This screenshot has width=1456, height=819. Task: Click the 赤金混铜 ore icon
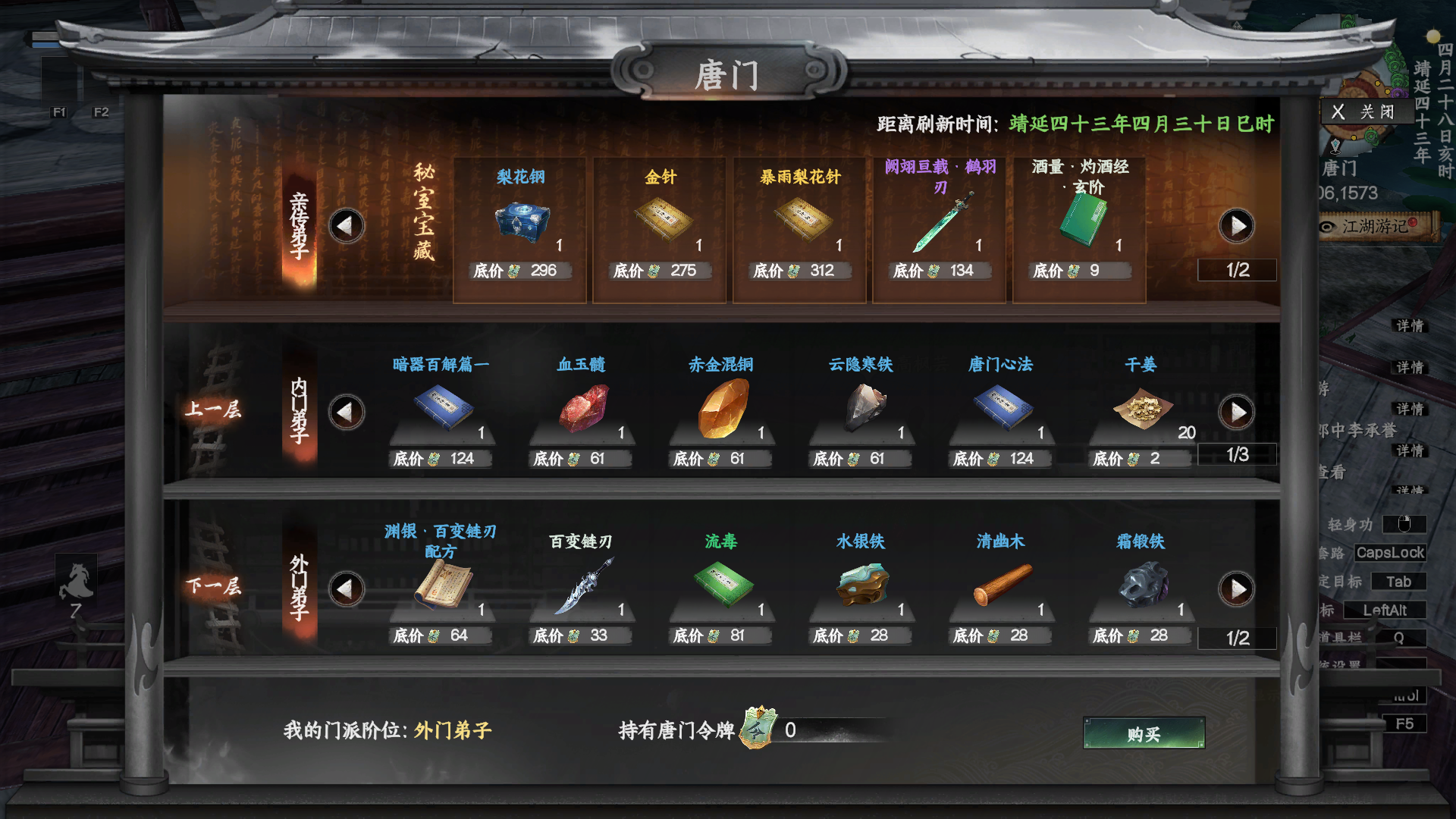point(723,408)
